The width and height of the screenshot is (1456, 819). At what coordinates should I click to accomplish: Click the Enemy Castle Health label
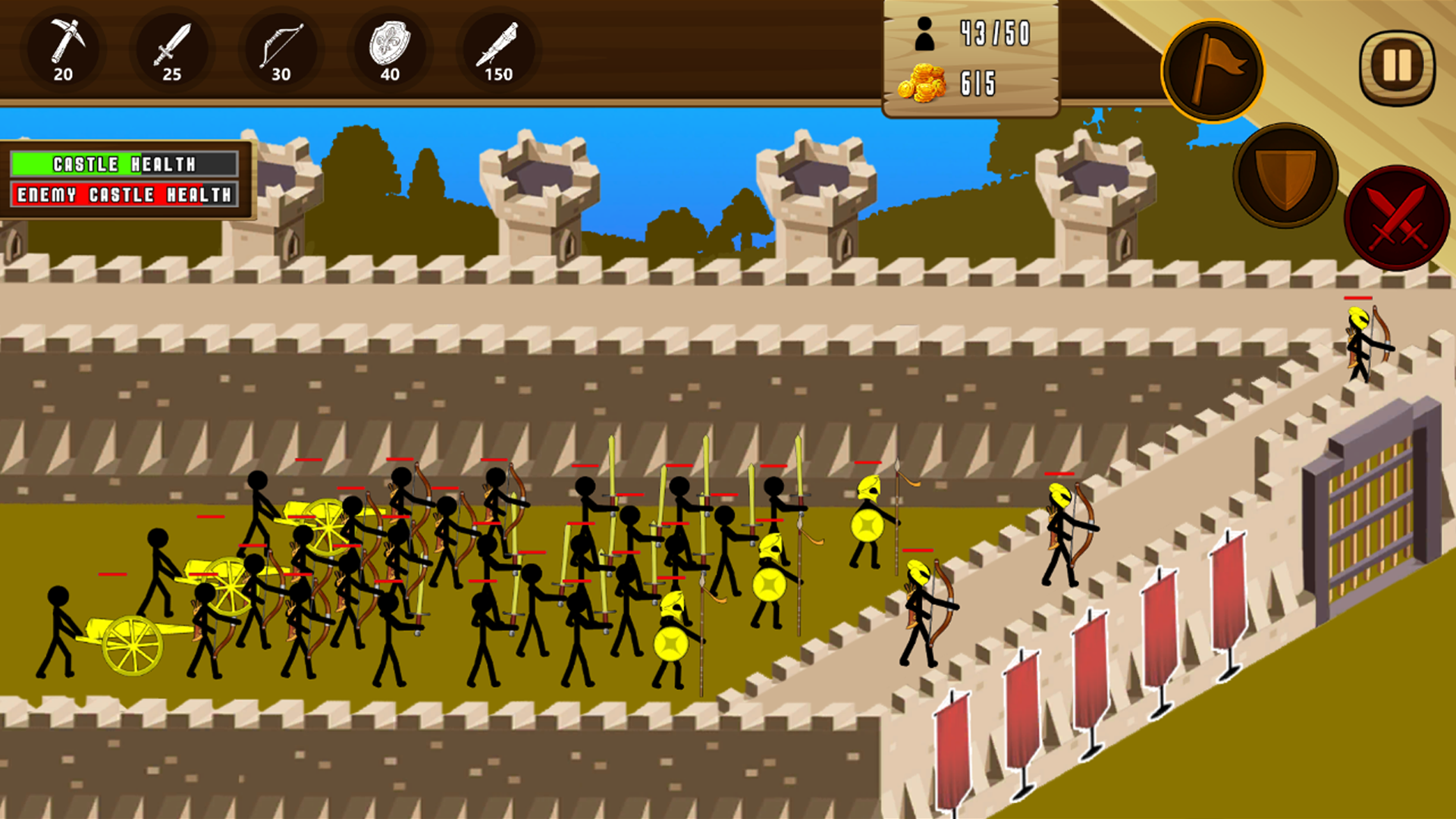124,194
